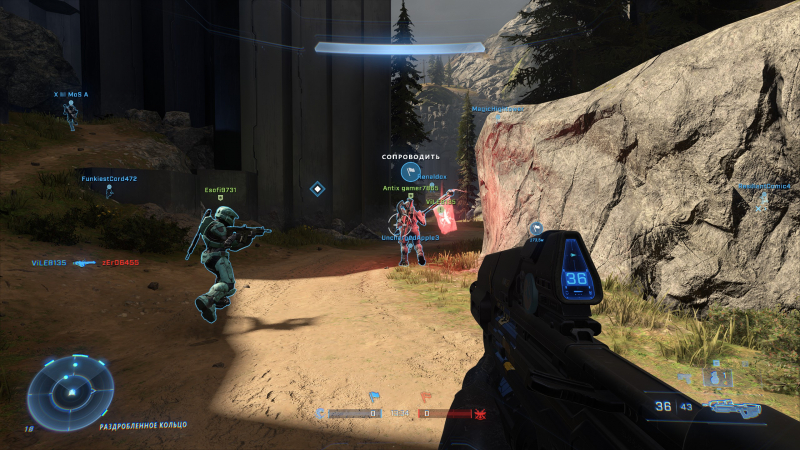The height and width of the screenshot is (450, 800).
Task: Click the flag escort objective marker
Action: [408, 172]
